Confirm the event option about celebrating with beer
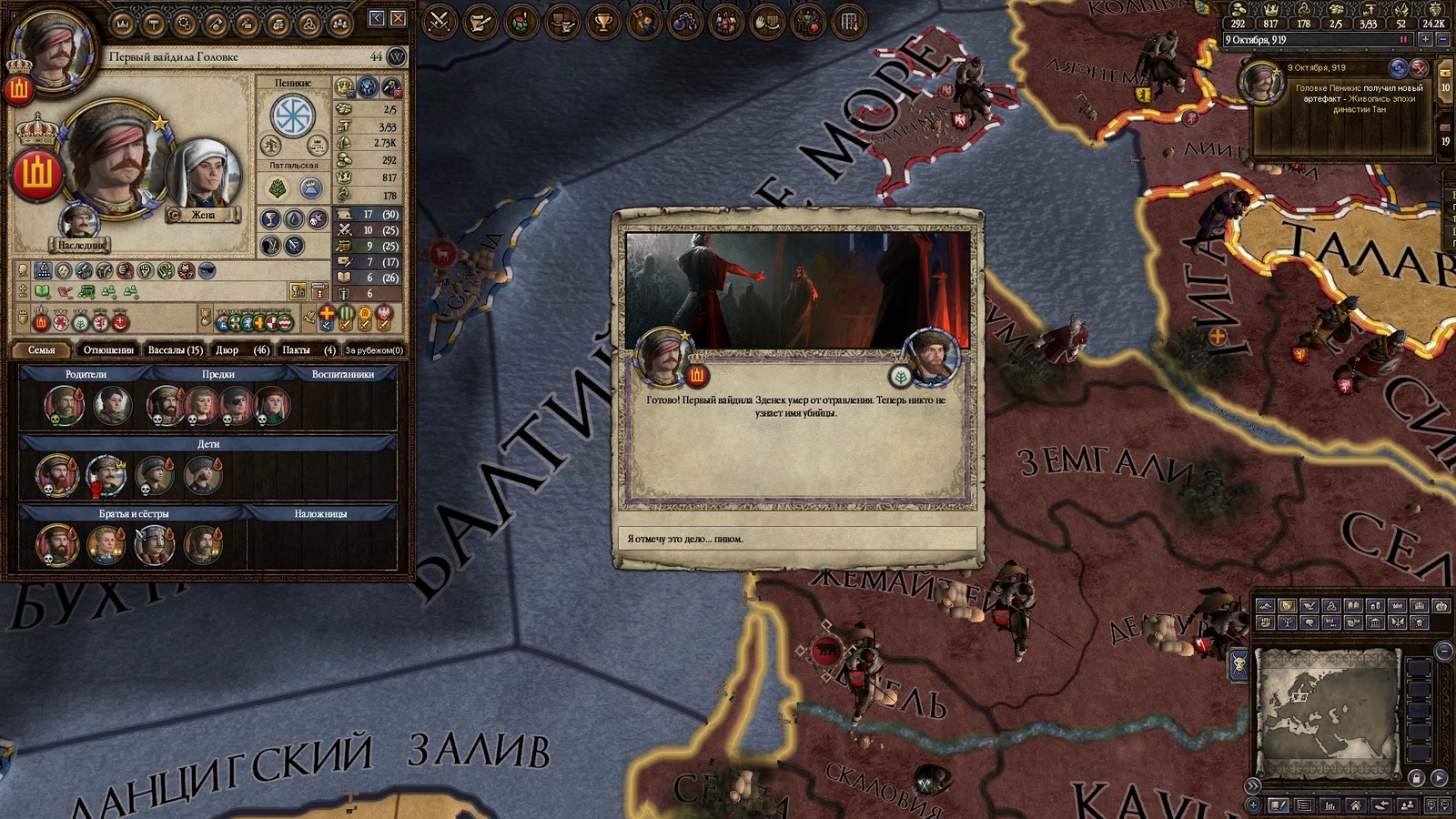Screen dimensions: 1456x819 click(x=797, y=539)
